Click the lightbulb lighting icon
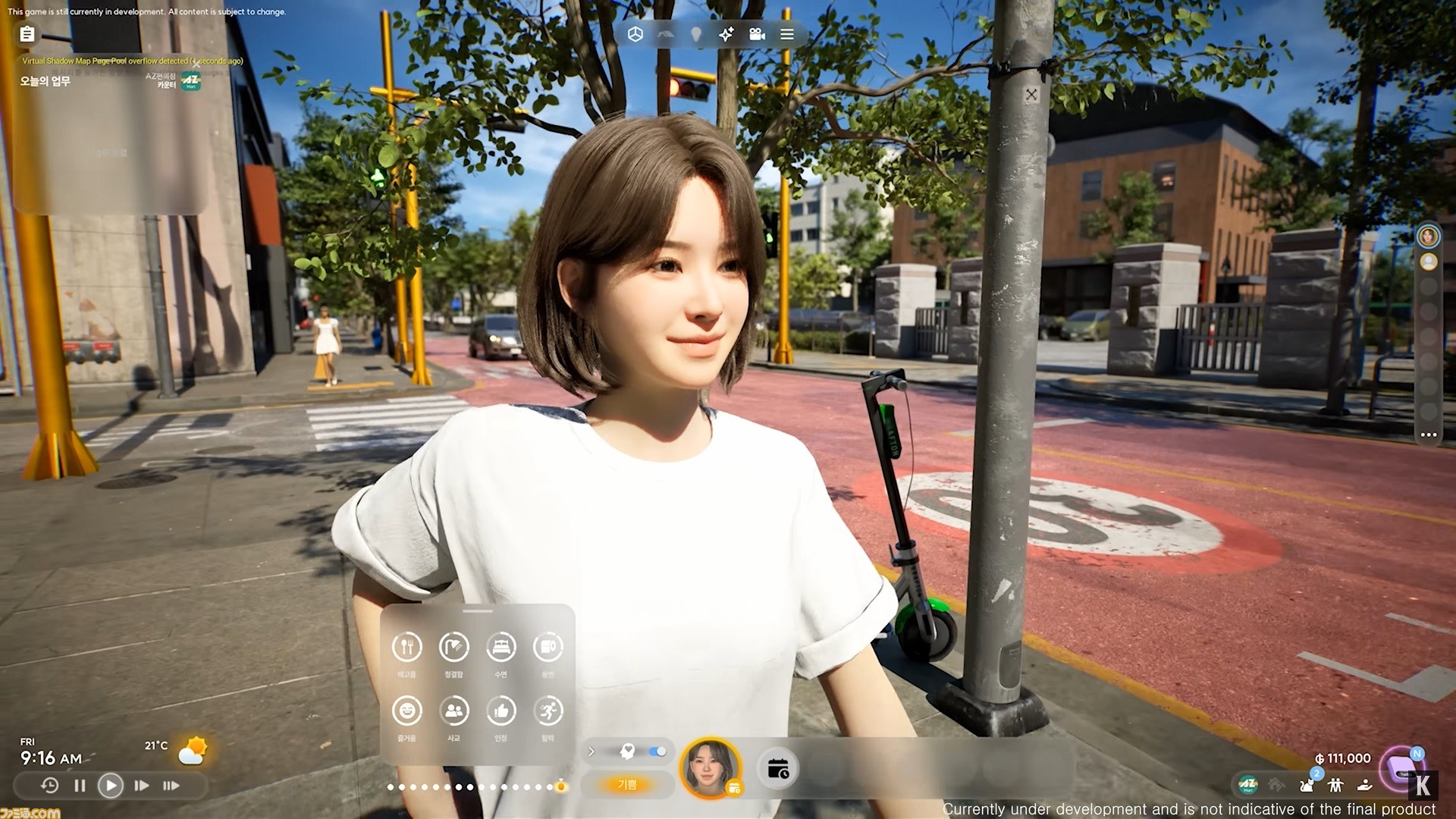This screenshot has height=819, width=1456. tap(695, 34)
